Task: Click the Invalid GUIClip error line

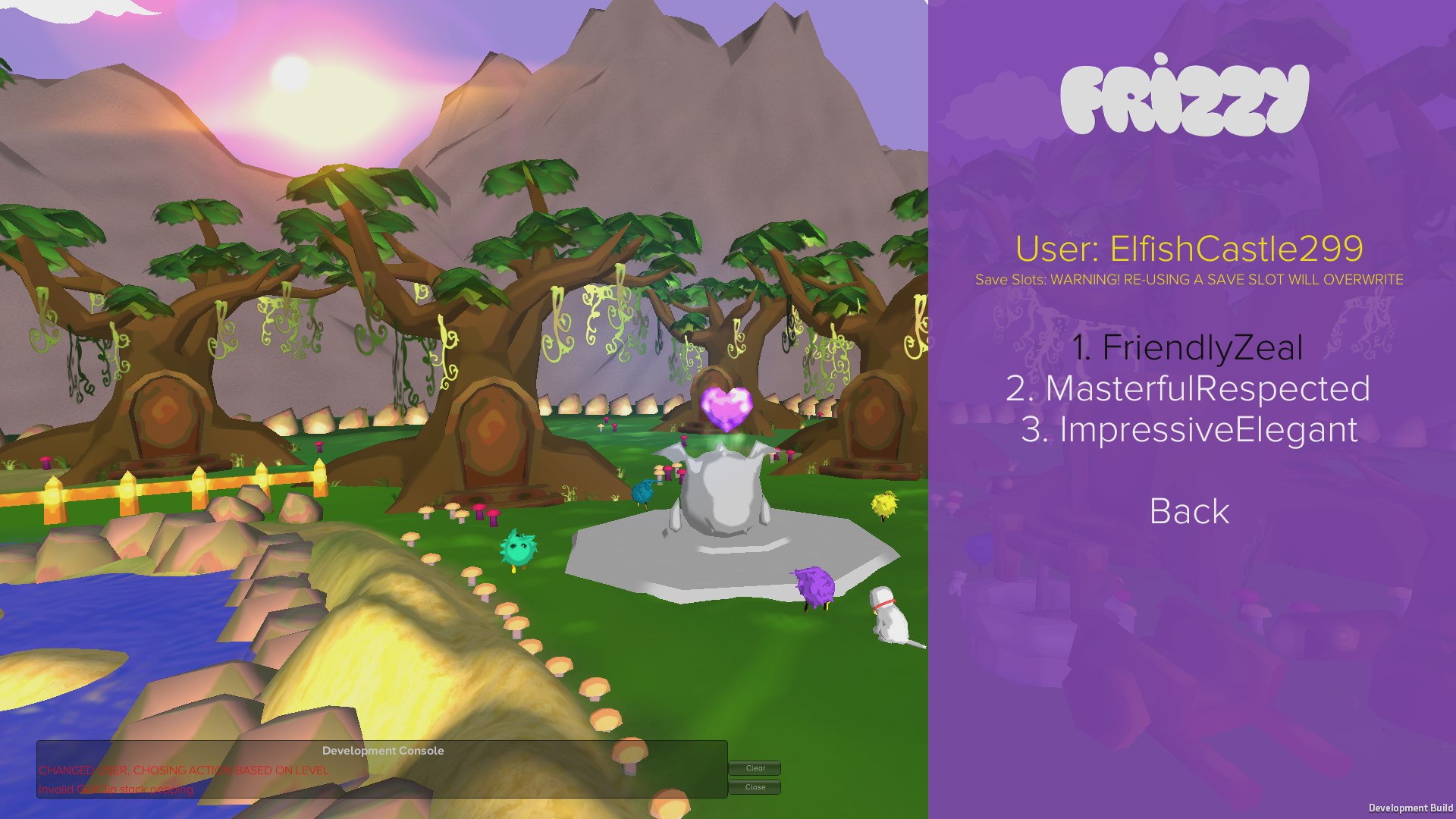Action: click(x=116, y=789)
